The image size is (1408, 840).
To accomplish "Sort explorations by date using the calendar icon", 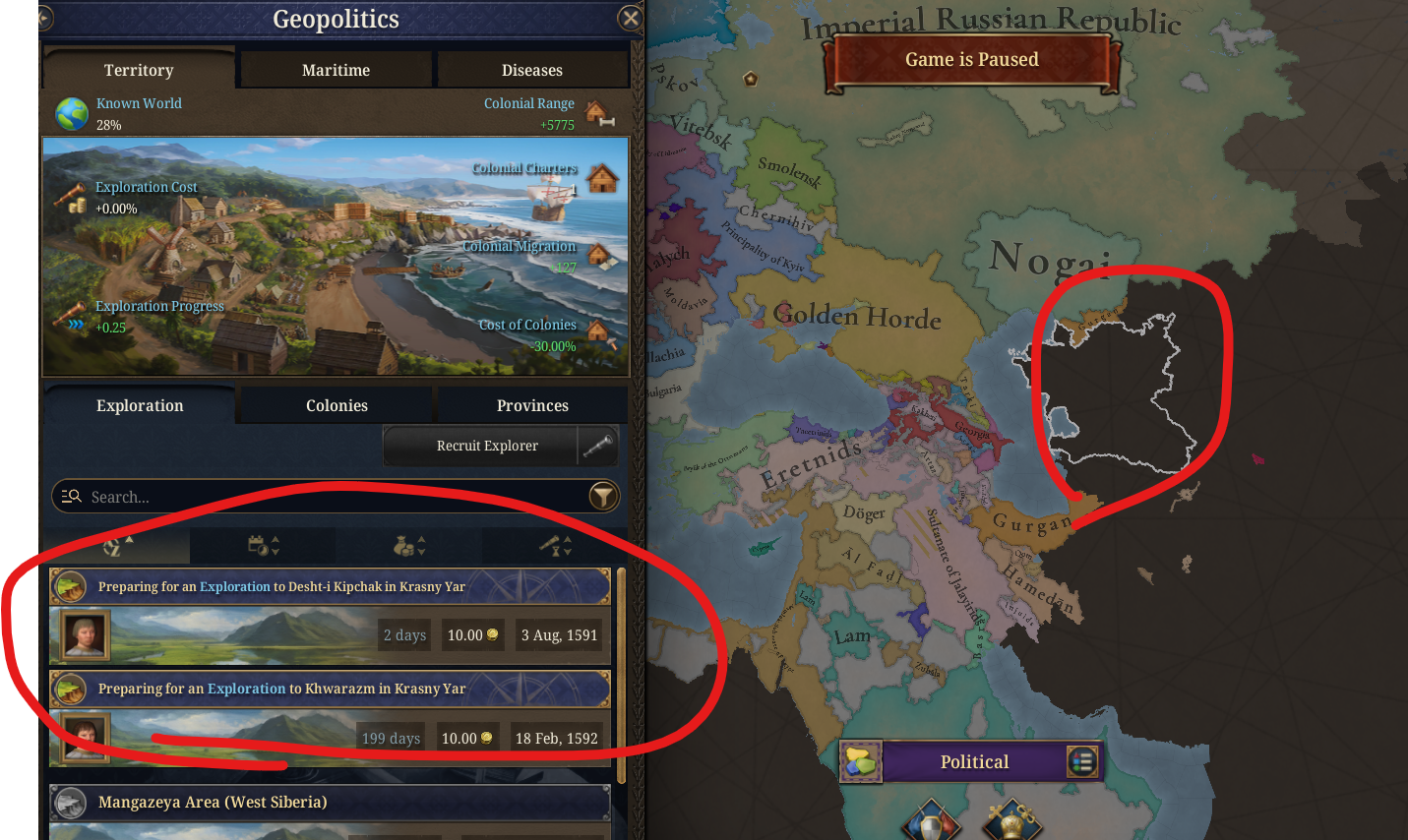I will click(x=263, y=545).
